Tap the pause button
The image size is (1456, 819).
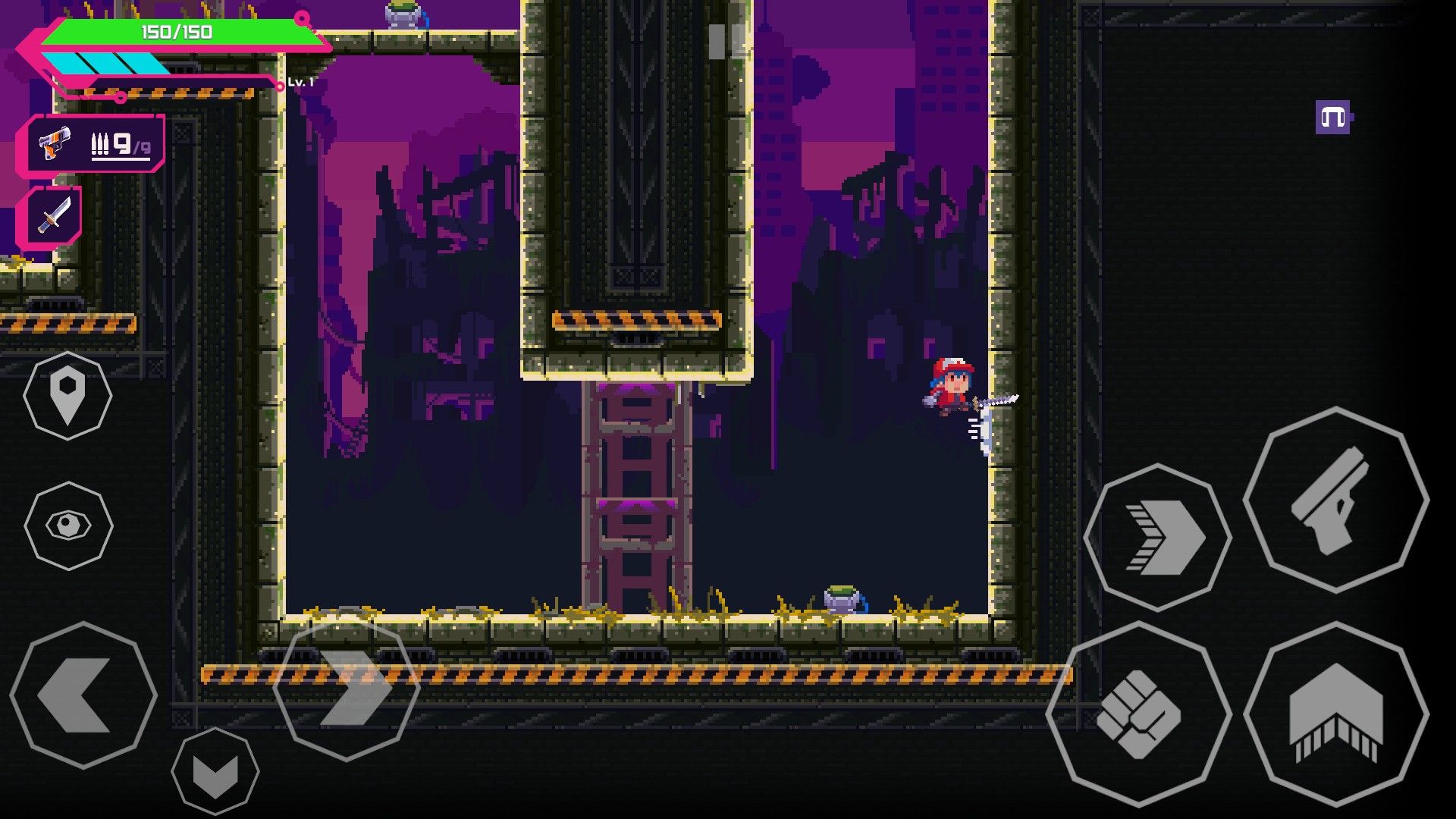[x=726, y=41]
